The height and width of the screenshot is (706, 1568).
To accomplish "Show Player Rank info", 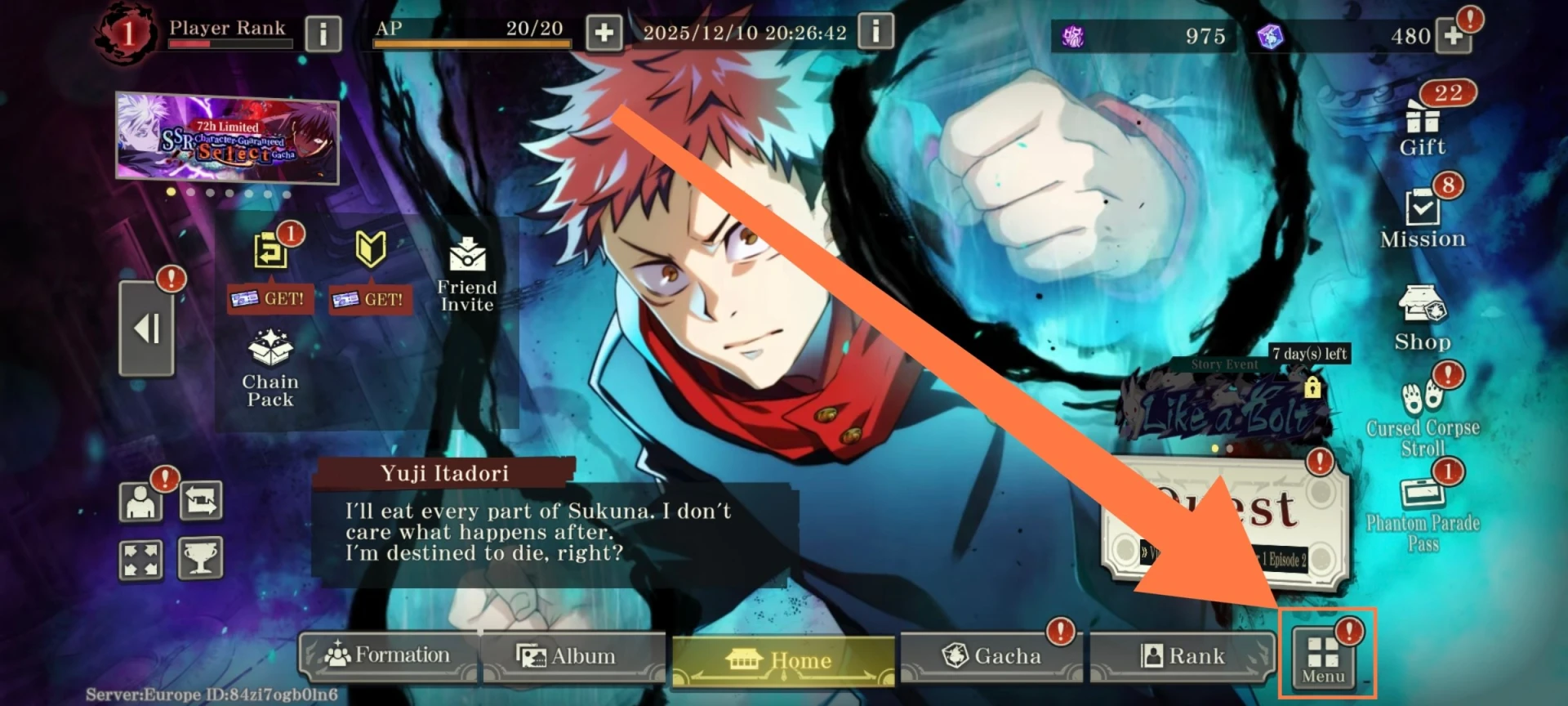I will (323, 34).
